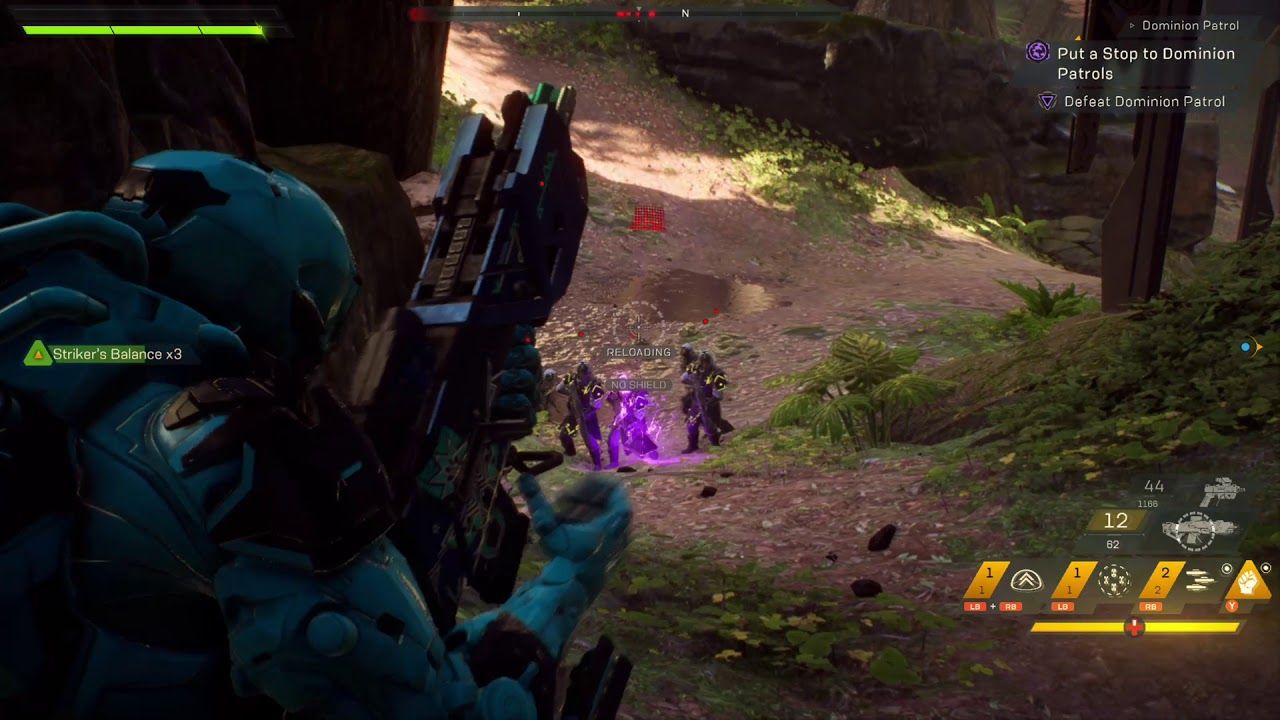Click the yellow ultimate charge bar
The width and height of the screenshot is (1280, 720).
point(1134,626)
